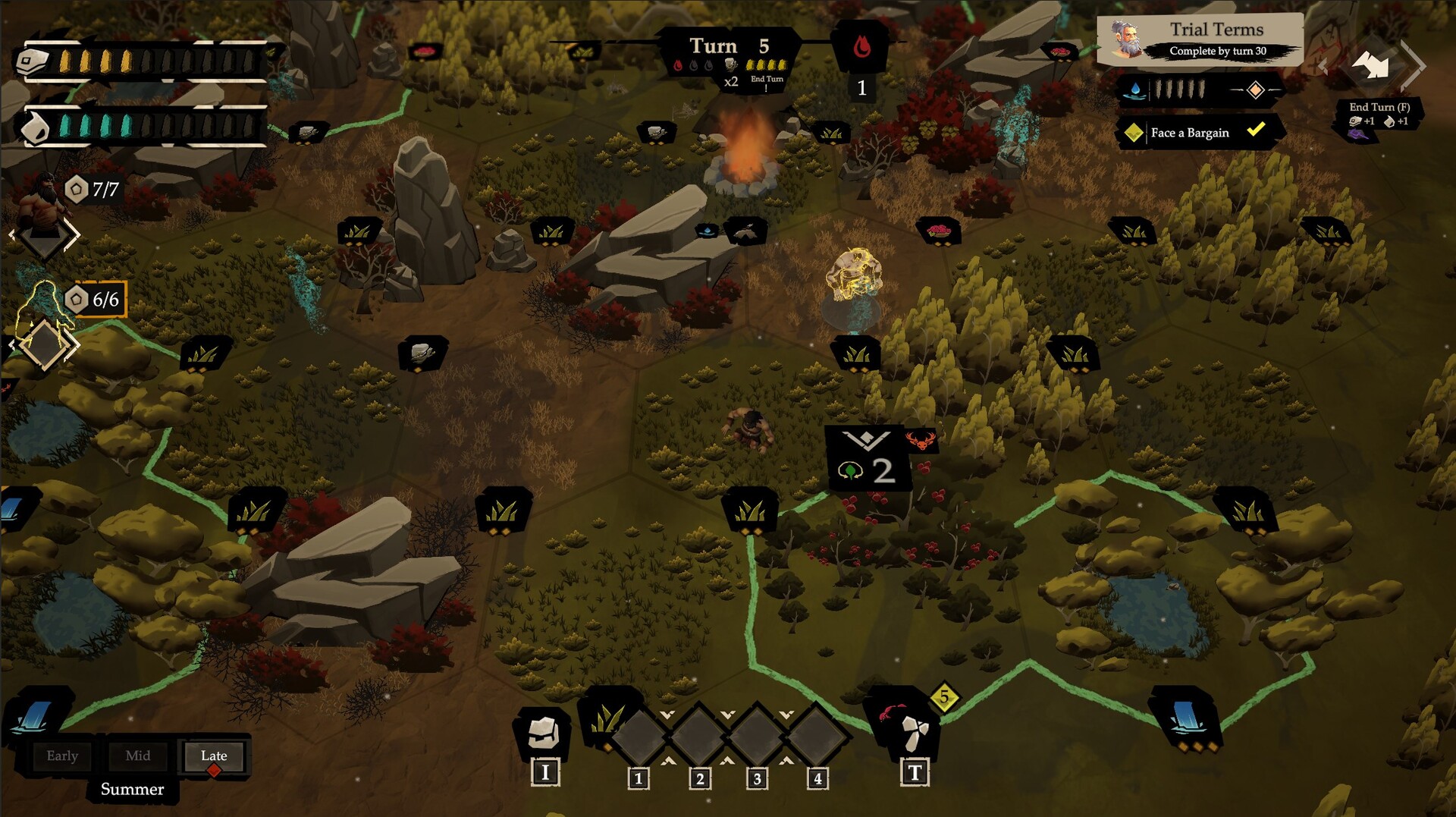Switch to the Early season phase
Viewport: 1456px width, 817px height.
[x=62, y=756]
